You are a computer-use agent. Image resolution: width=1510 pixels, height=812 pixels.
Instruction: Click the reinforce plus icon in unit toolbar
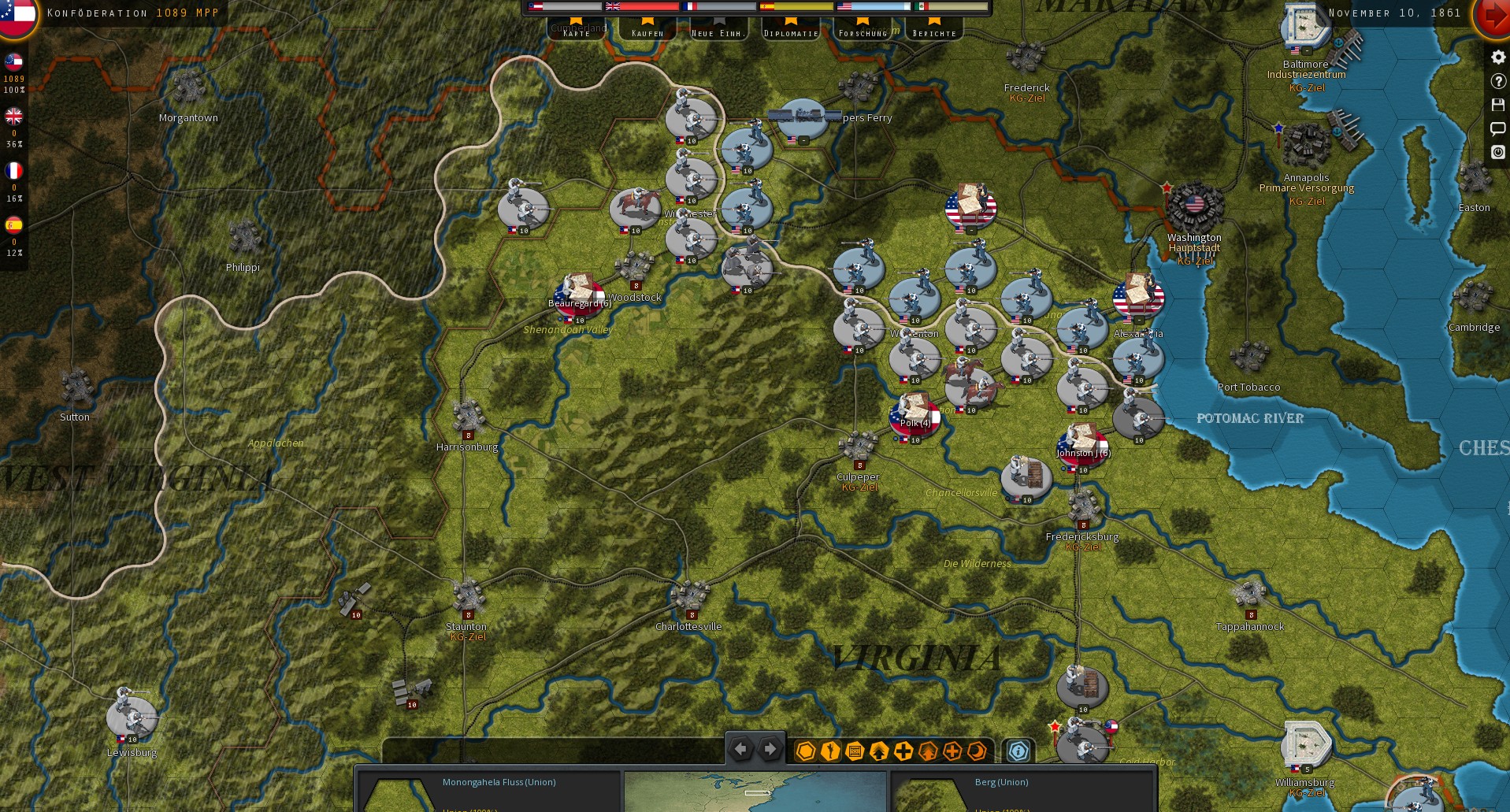tap(903, 752)
